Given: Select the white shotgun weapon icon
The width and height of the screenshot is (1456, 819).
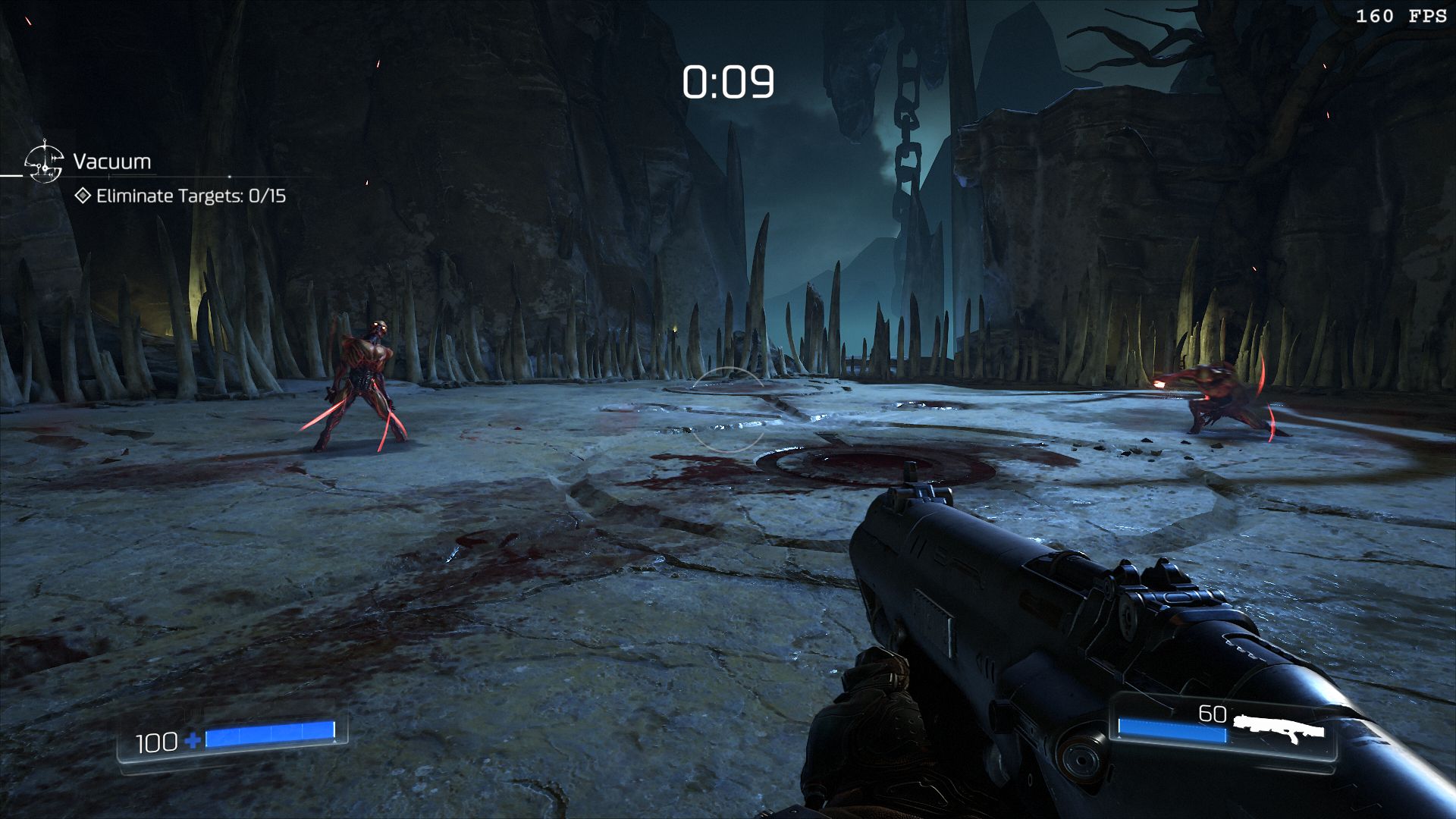Looking at the screenshot, I should [1279, 730].
